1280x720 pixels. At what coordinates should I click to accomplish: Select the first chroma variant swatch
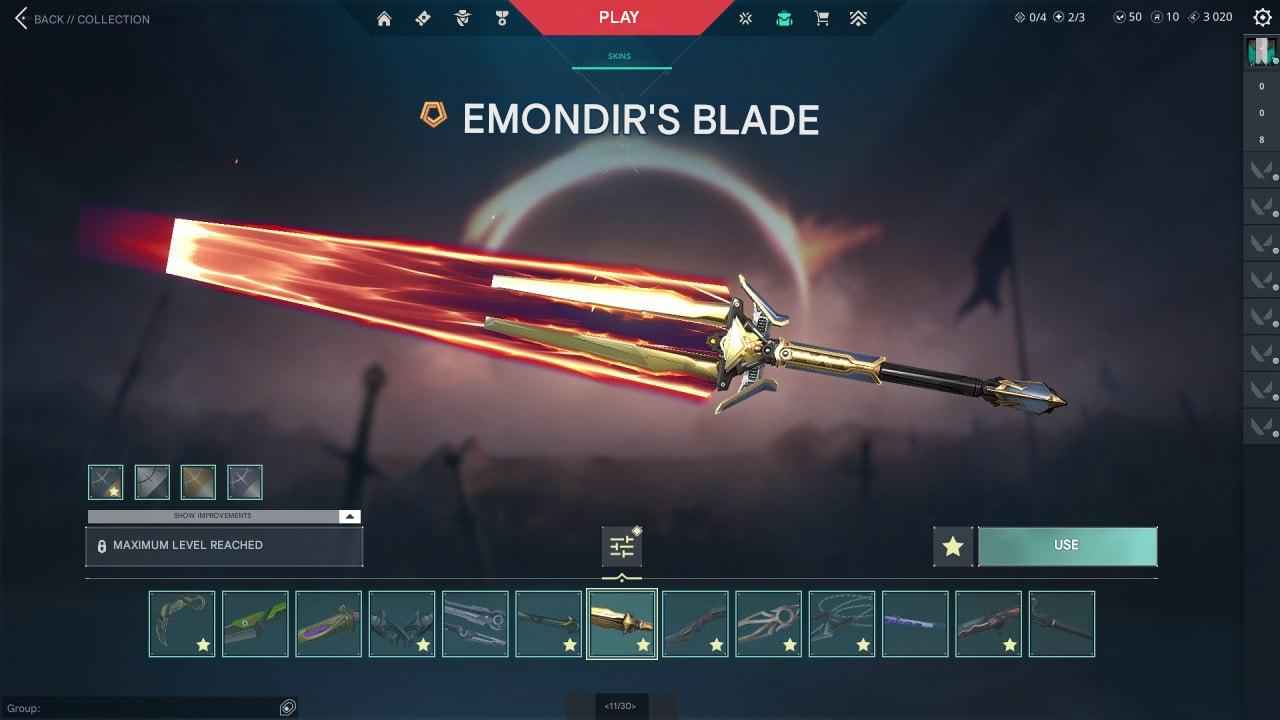coord(104,481)
